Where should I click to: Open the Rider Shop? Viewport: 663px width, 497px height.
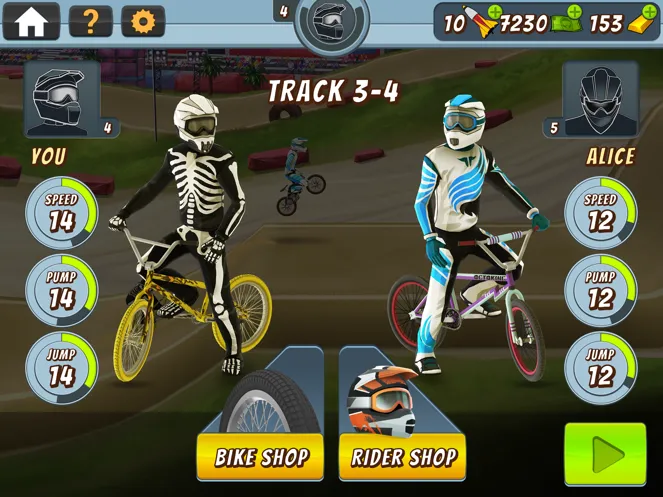coord(403,458)
